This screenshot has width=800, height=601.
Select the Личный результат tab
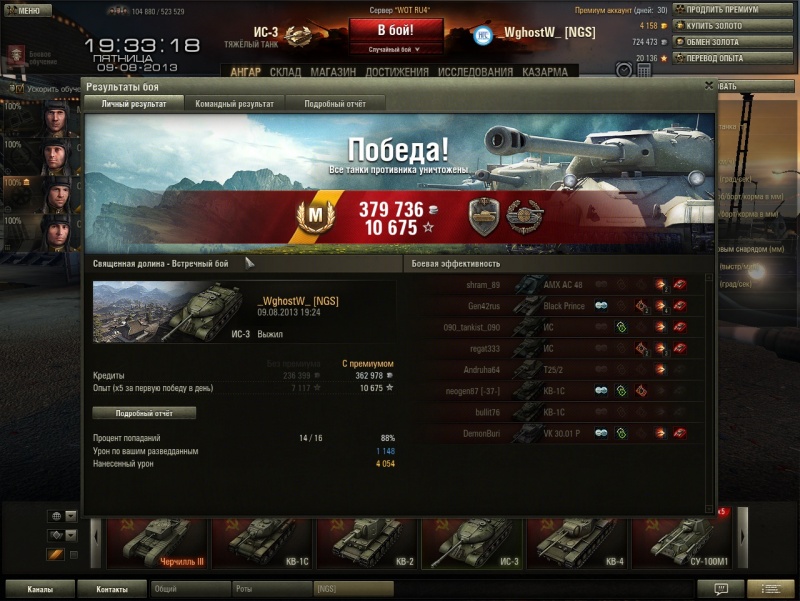point(133,103)
